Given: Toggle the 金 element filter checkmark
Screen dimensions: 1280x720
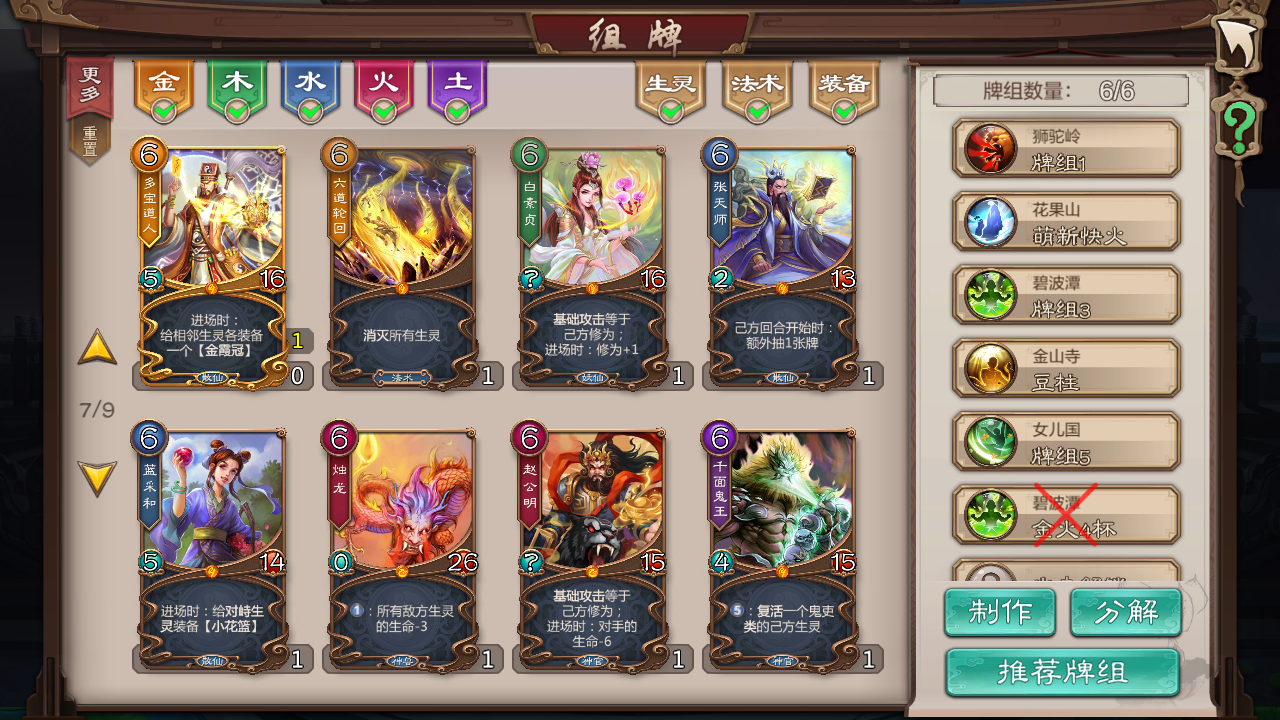Looking at the screenshot, I should pyautogui.click(x=166, y=105).
